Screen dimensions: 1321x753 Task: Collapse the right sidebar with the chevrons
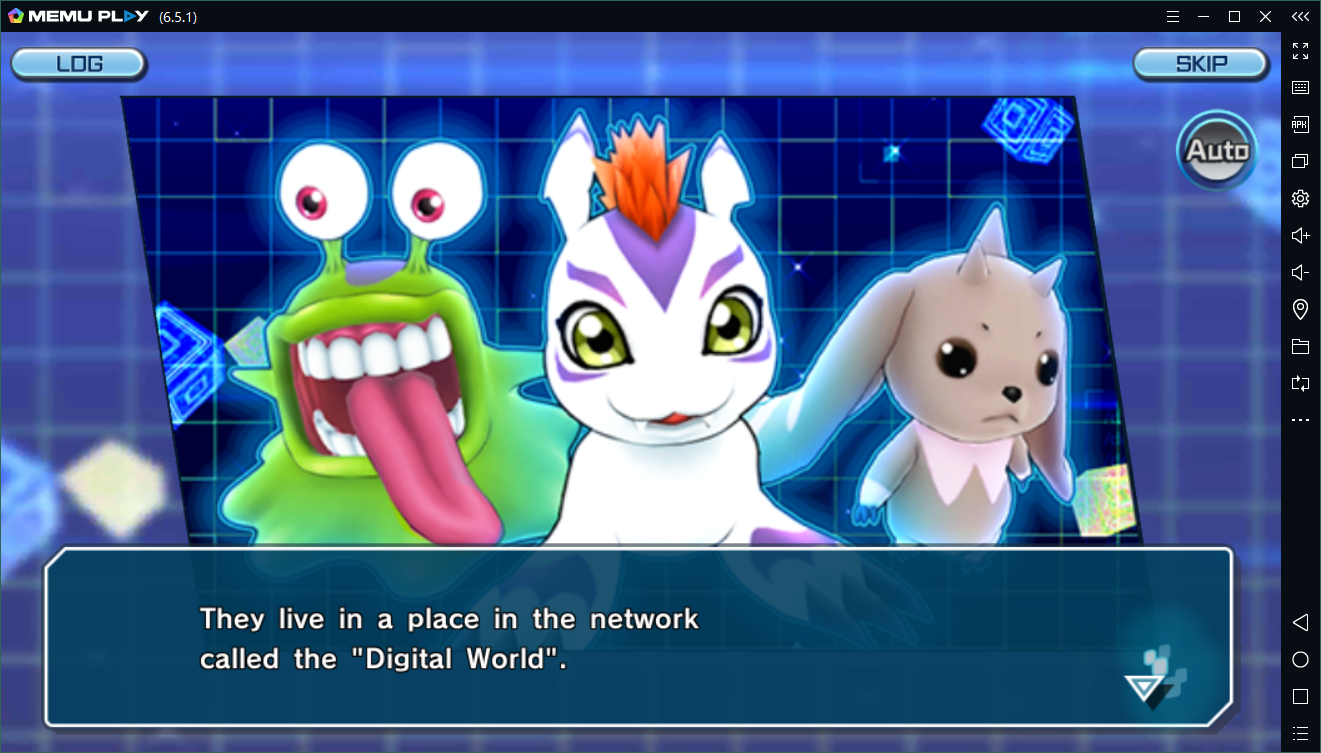click(1300, 16)
